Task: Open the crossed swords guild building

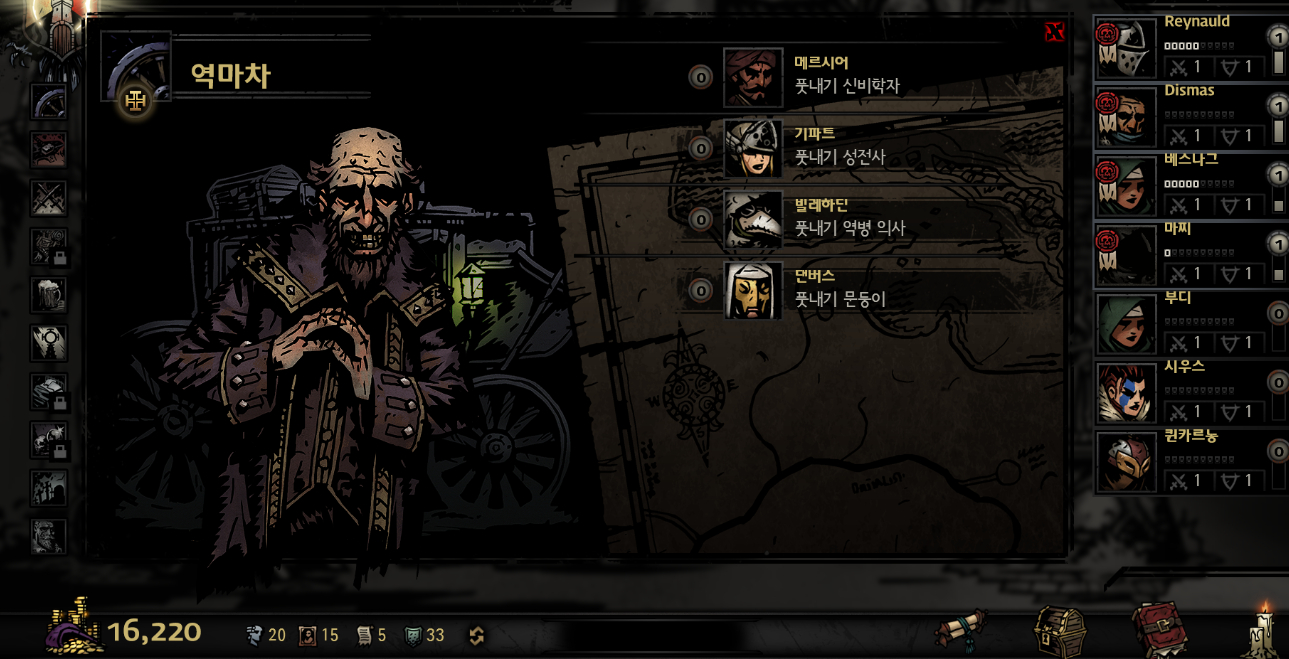Action: (x=48, y=198)
